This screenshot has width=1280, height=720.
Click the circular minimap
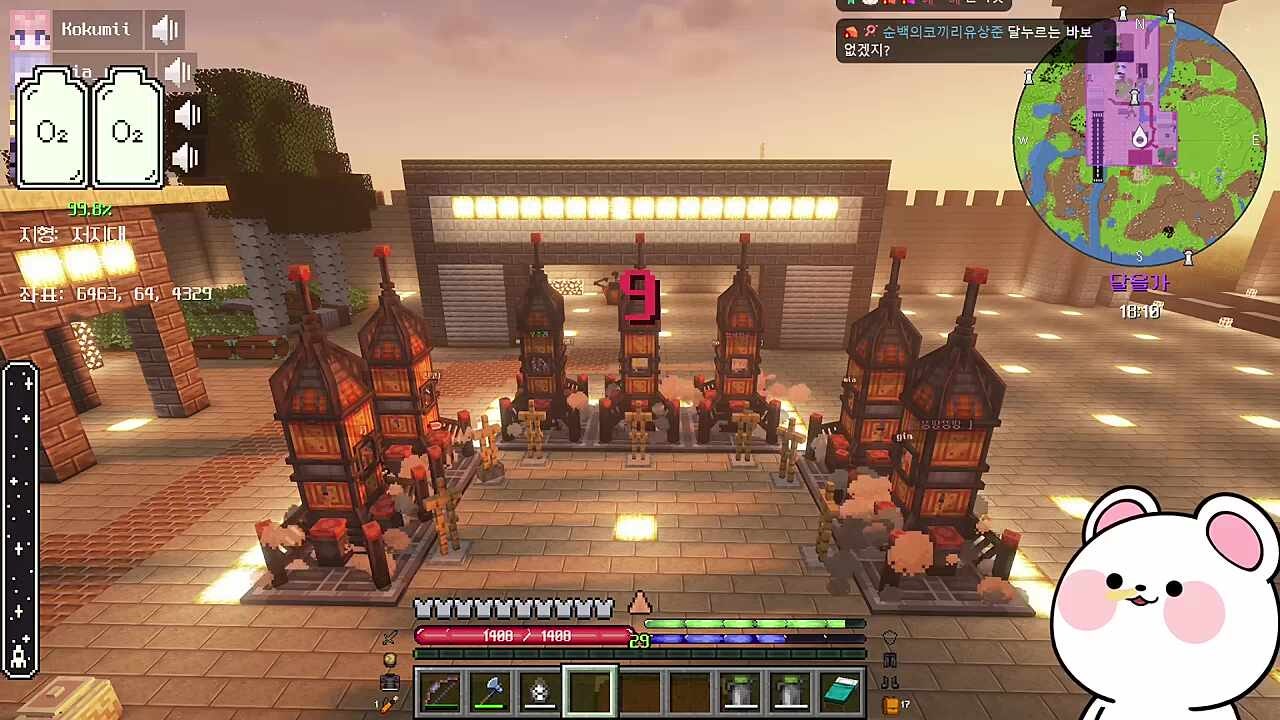point(1139,139)
